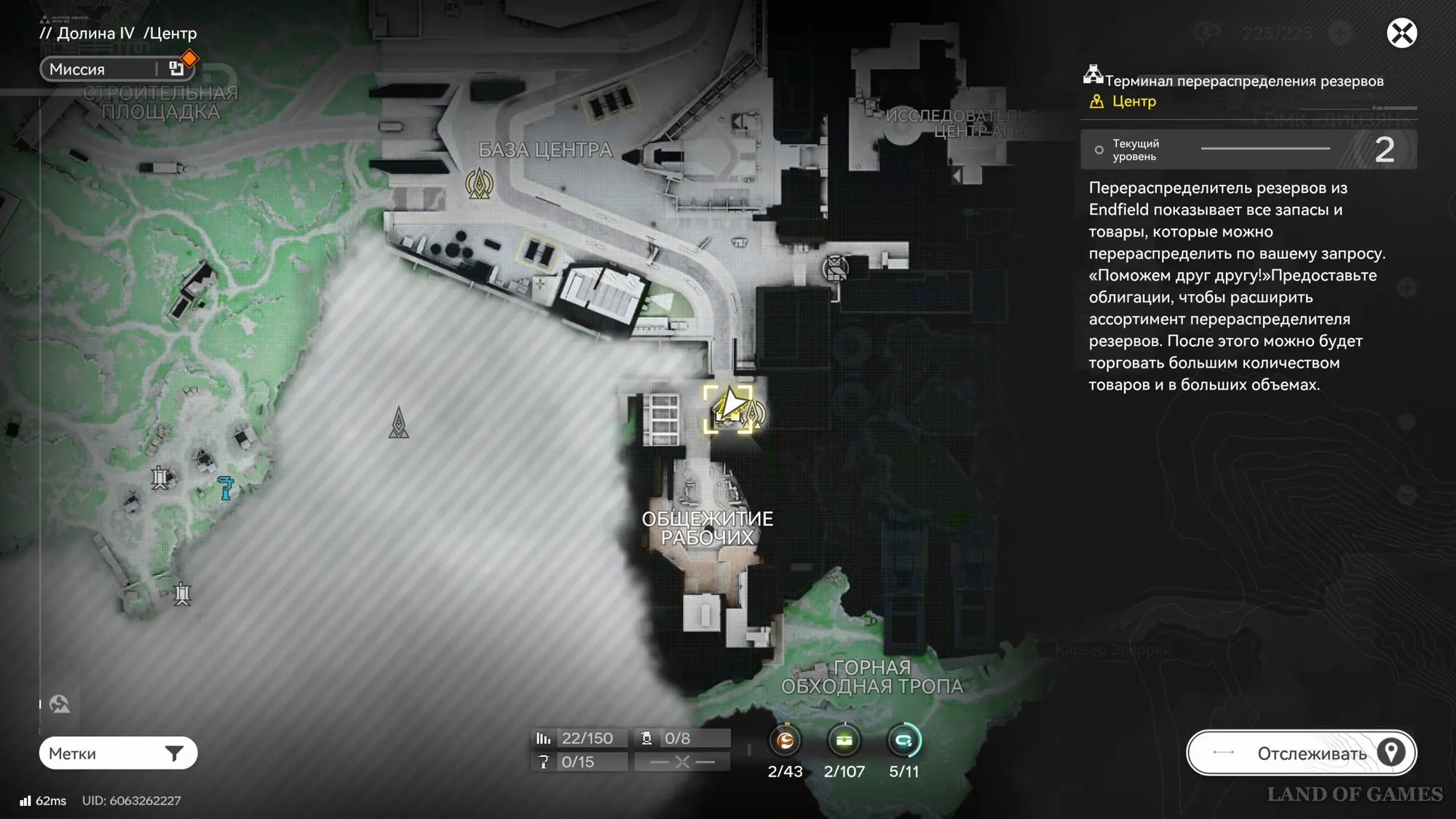Click the Отслеживать track button
Screen dimensions: 1456x819
tap(1301, 753)
